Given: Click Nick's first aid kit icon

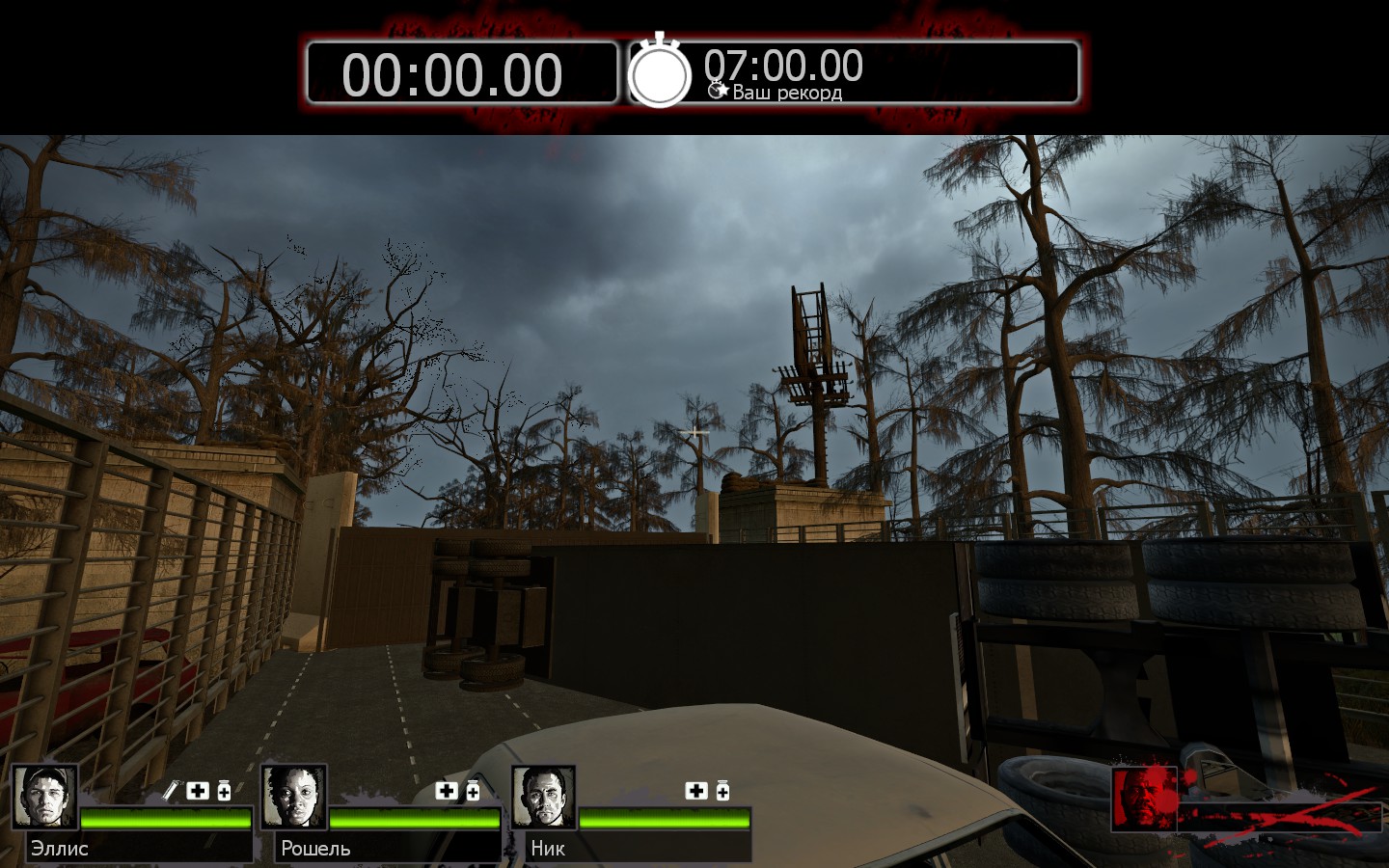Looking at the screenshot, I should click(x=696, y=791).
